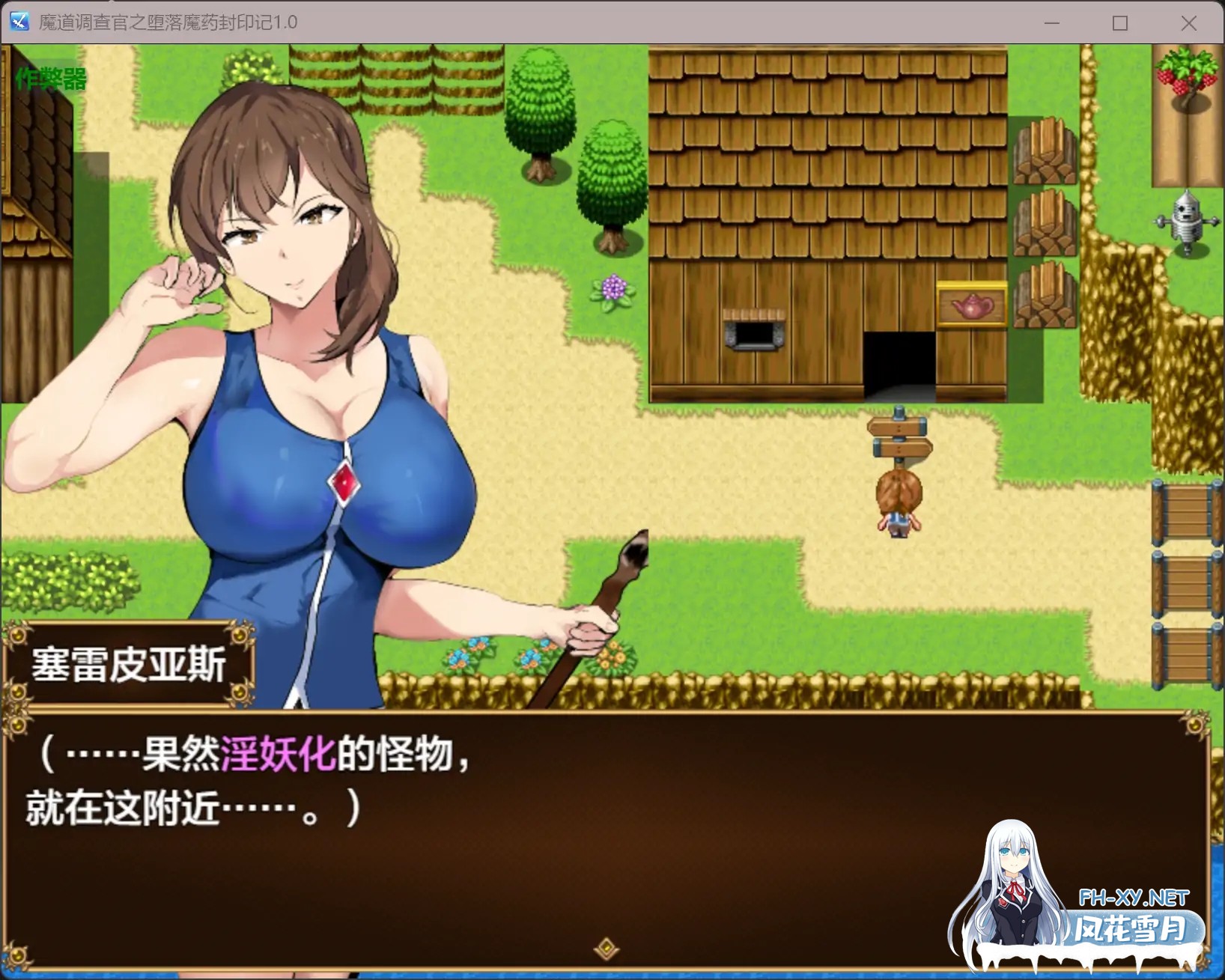Click the purple flower near the tree
Screen dimensions: 1225x980
[614, 288]
